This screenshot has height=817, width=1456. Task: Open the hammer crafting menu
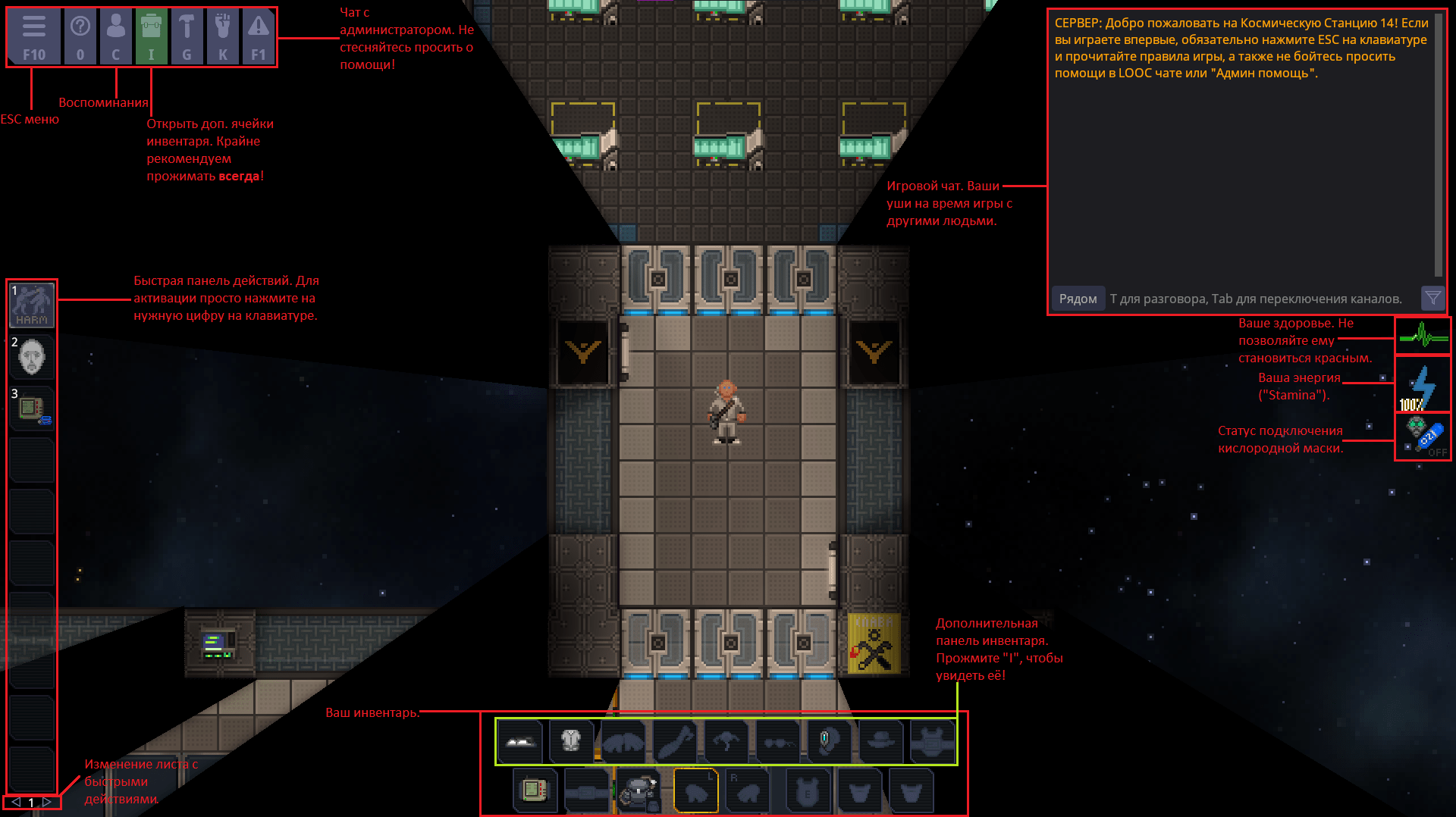(187, 37)
